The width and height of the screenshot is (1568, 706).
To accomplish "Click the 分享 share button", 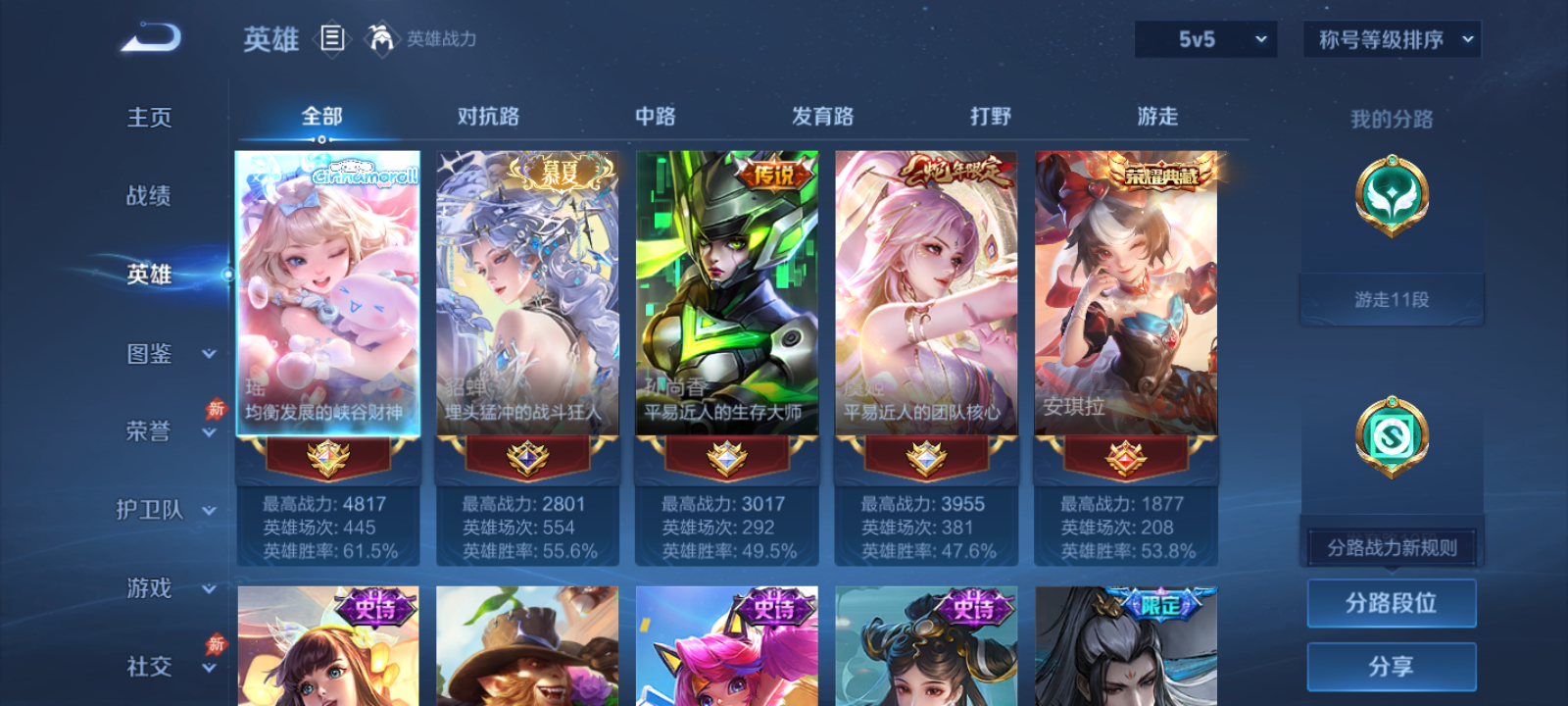I will [x=1392, y=665].
